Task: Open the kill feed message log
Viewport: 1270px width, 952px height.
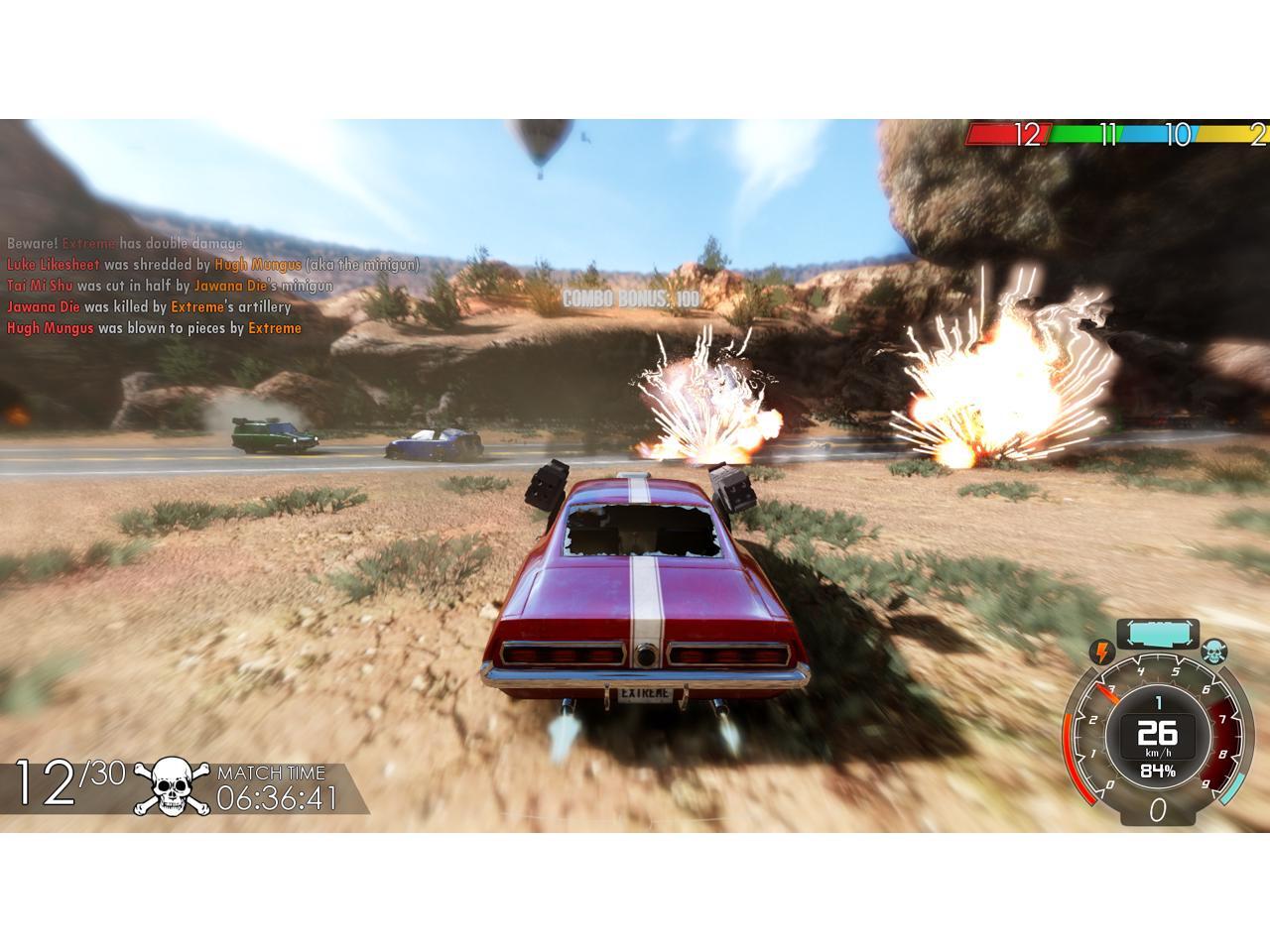Action: point(213,286)
